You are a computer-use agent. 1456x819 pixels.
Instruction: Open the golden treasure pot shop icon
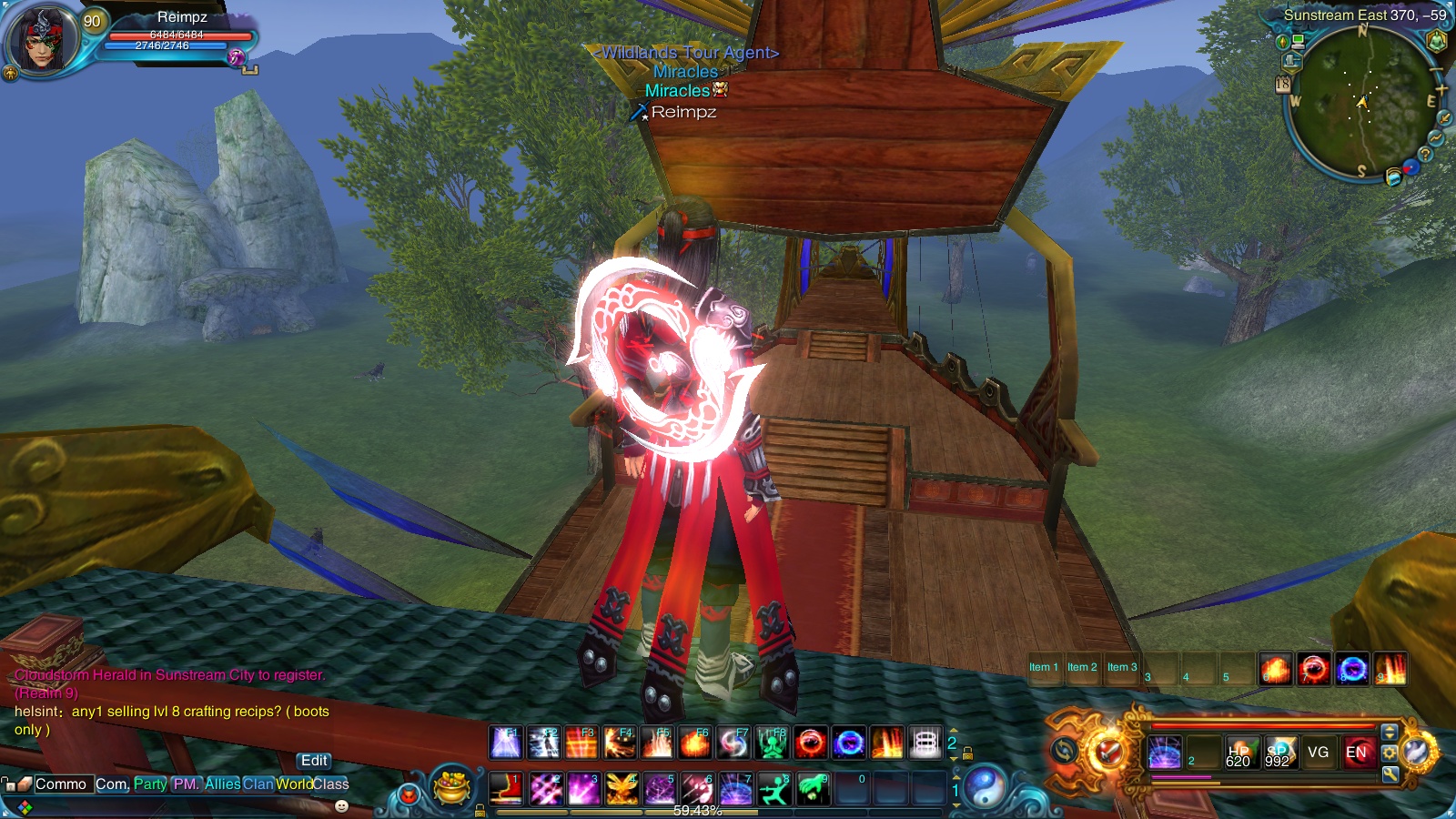(452, 786)
